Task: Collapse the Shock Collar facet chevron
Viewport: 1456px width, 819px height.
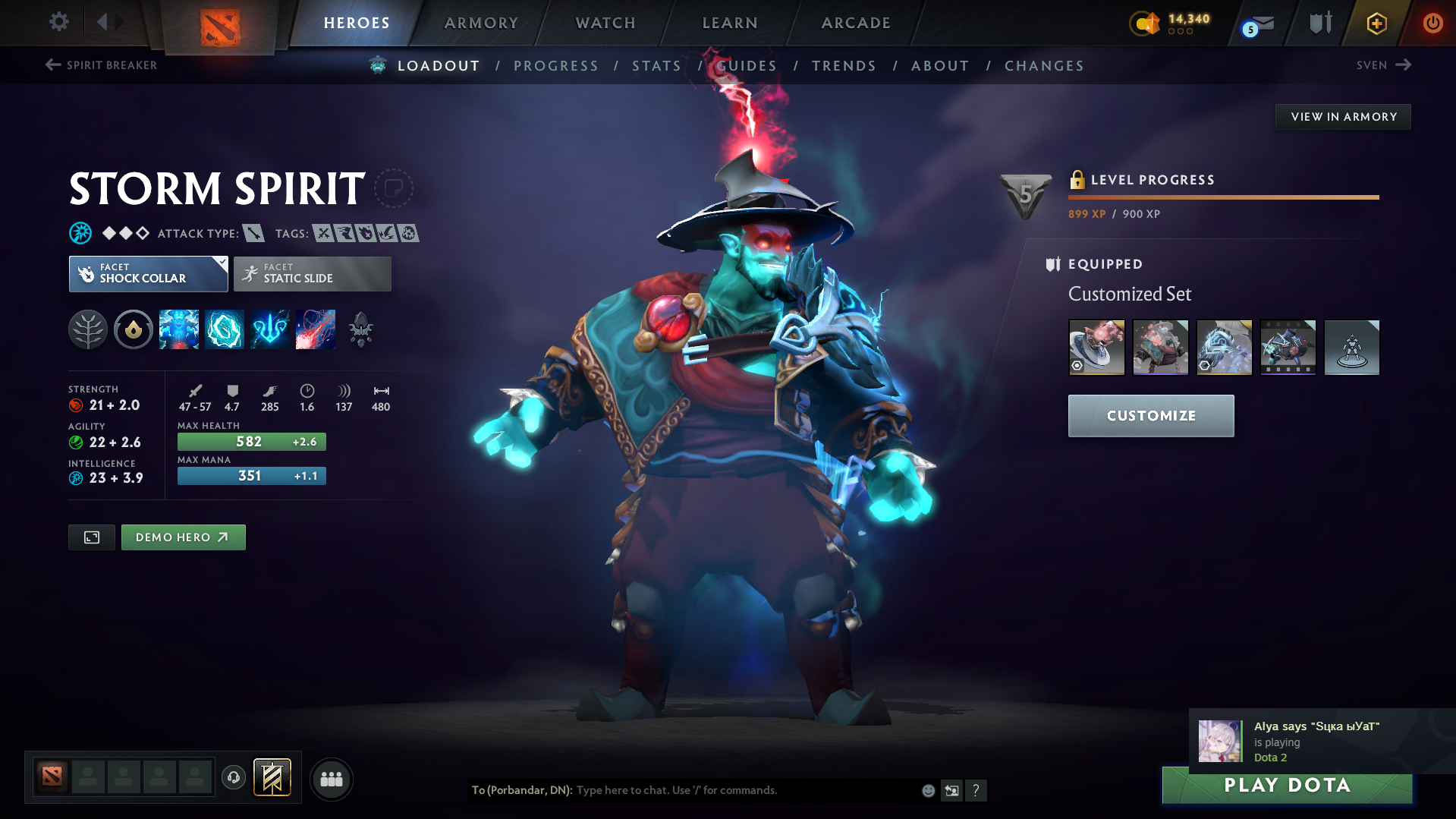Action: pos(221,263)
